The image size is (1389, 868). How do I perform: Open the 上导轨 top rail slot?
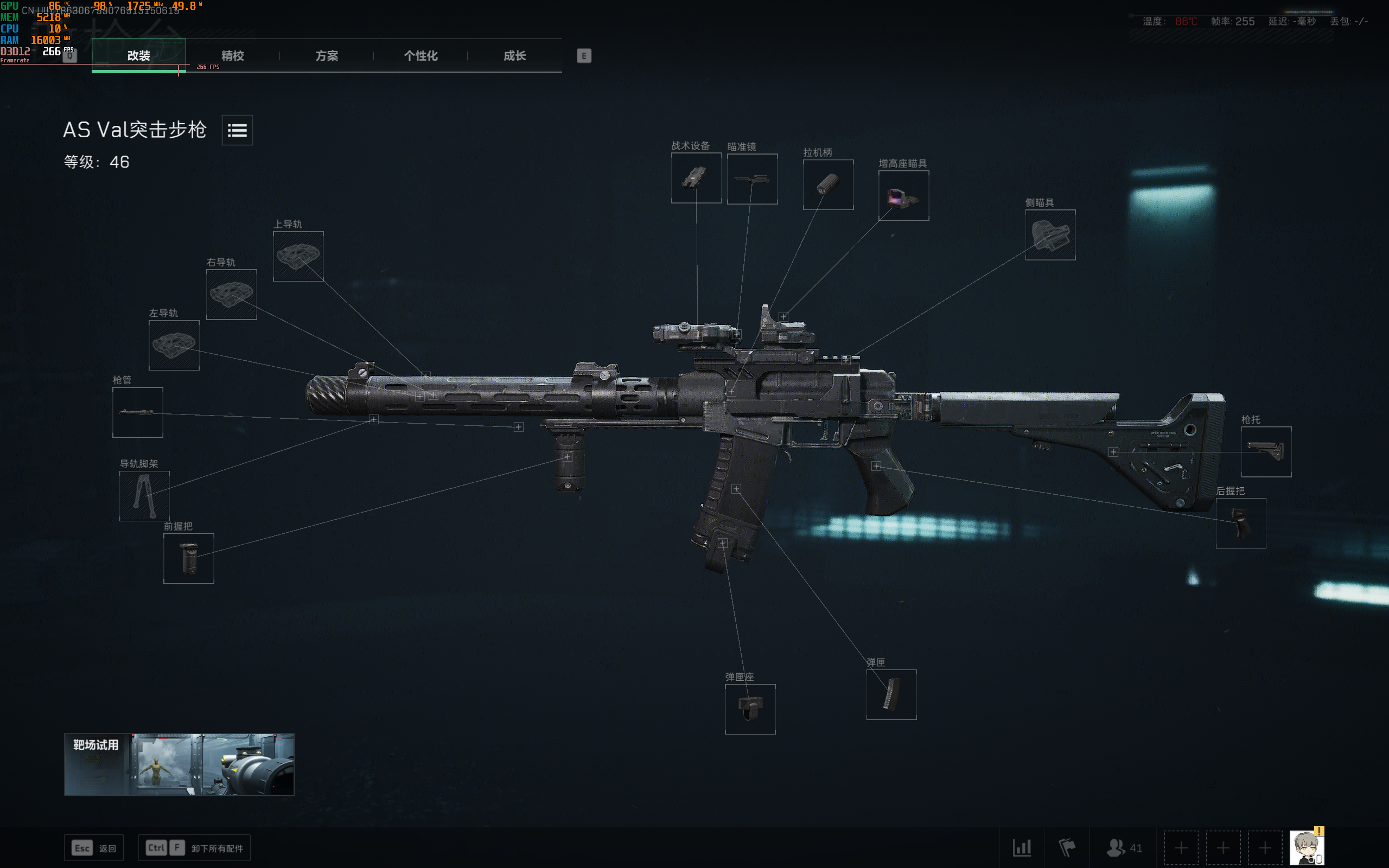pos(298,257)
